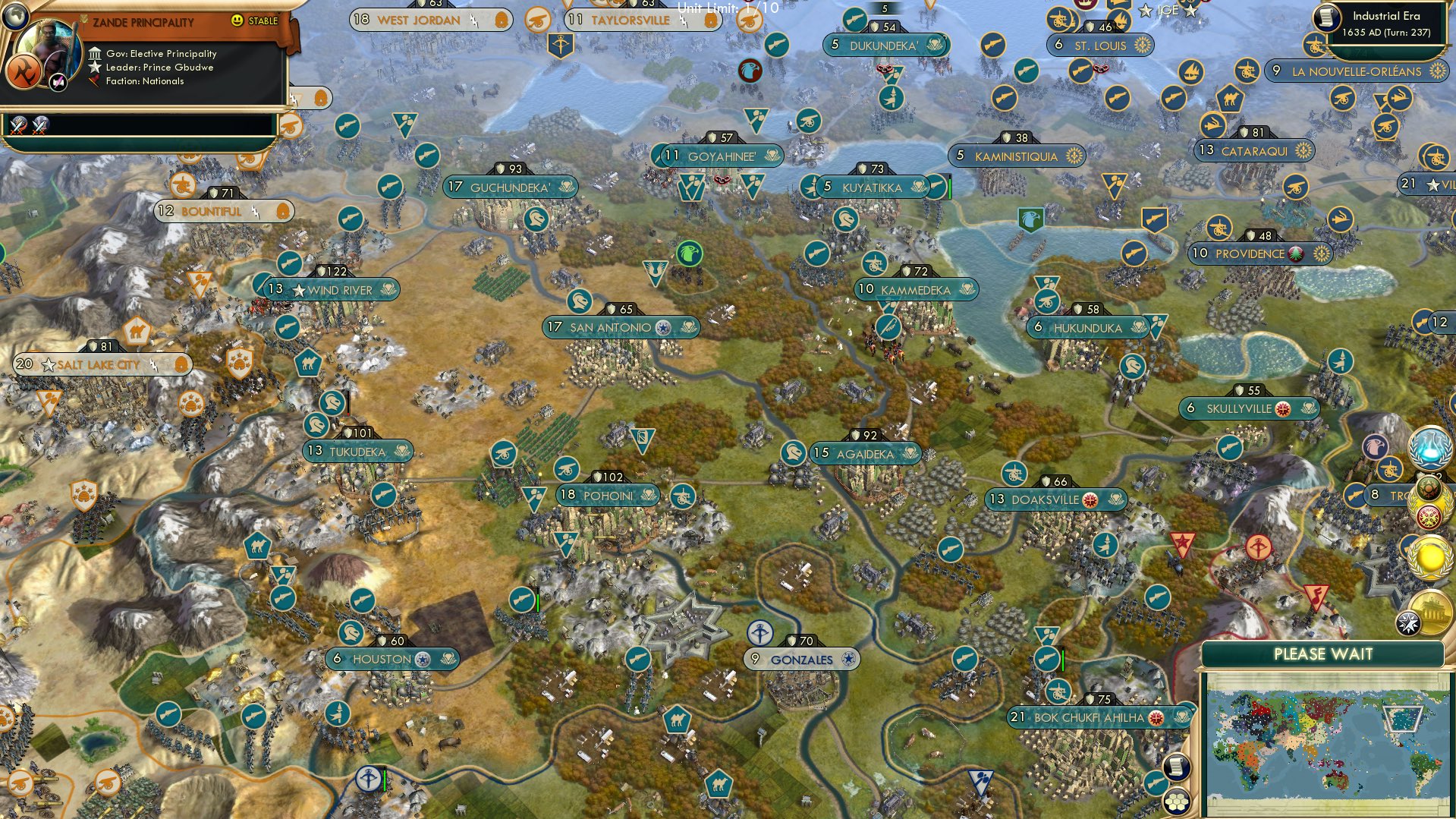Click the golden economy notification medallion
Screen dimensions: 1456x819
(1429, 556)
